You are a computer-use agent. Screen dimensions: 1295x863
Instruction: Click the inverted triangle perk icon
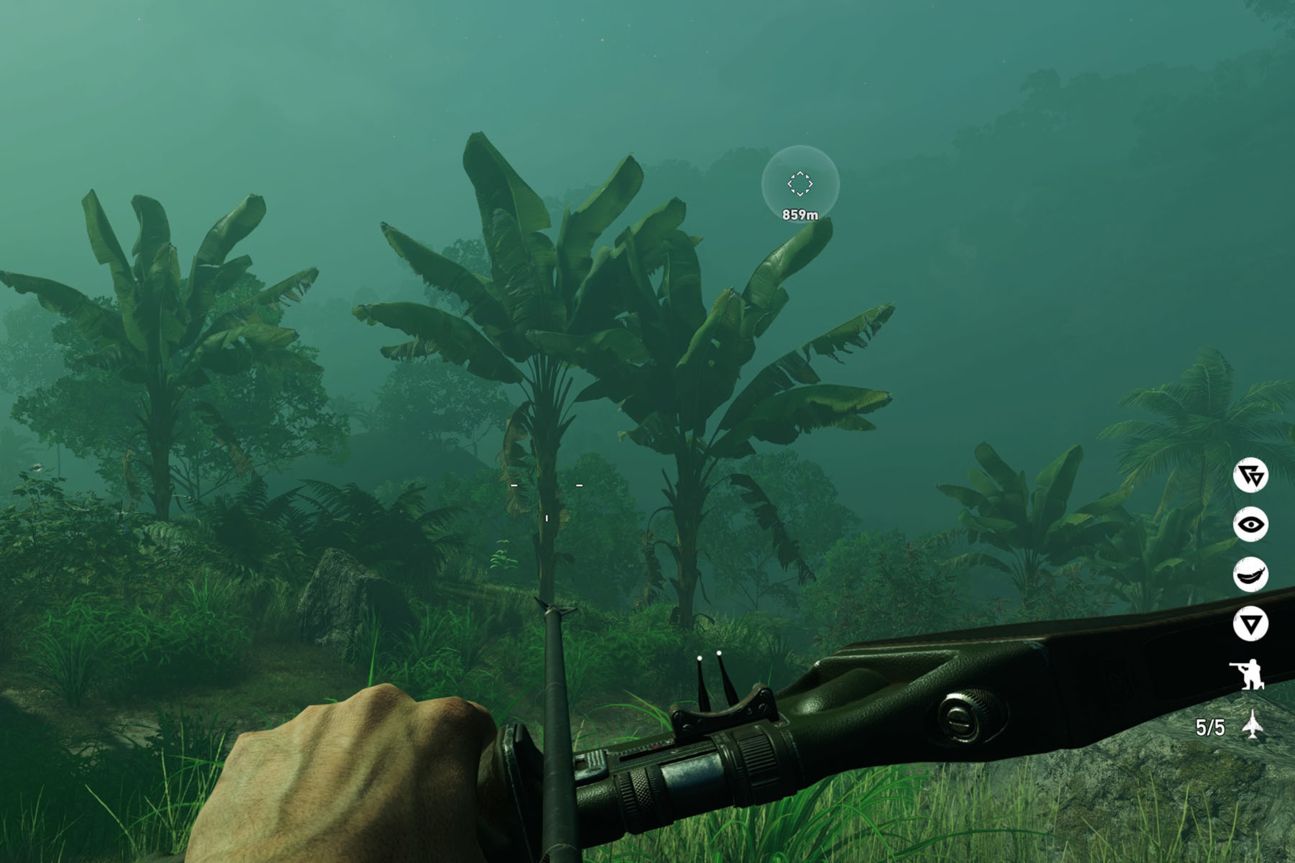click(1250, 625)
